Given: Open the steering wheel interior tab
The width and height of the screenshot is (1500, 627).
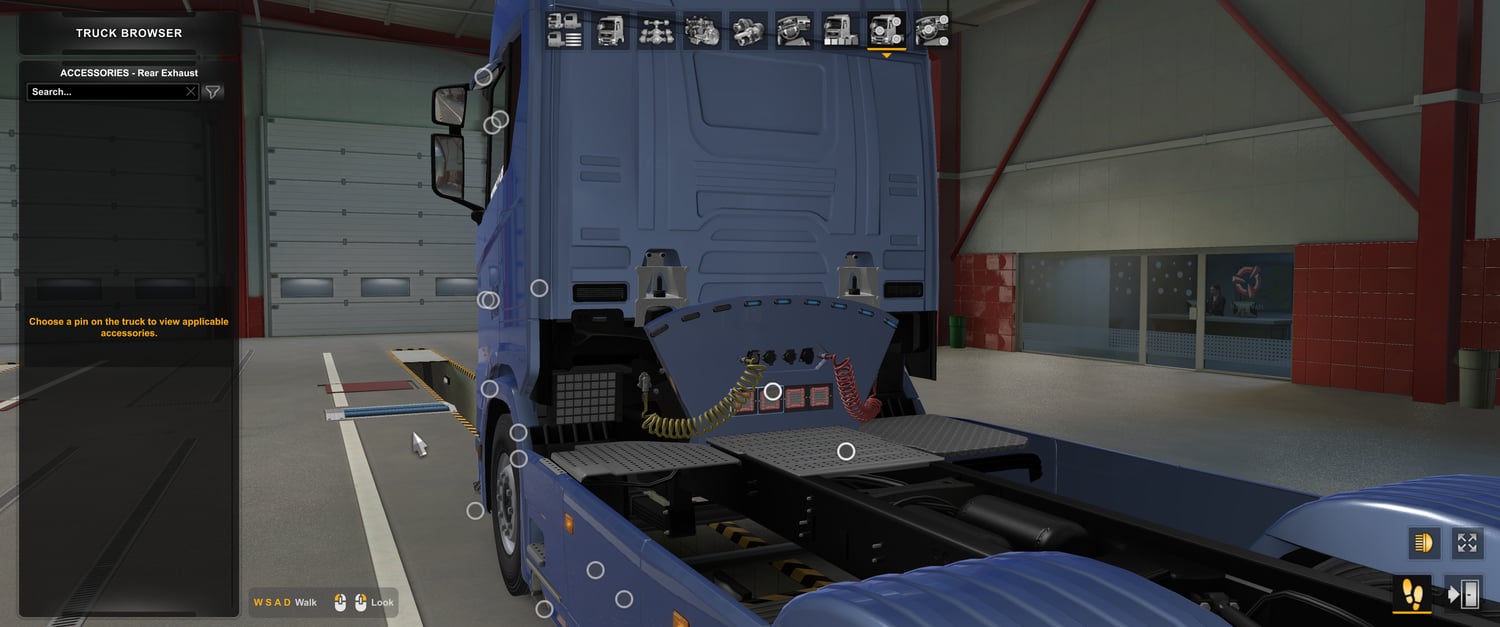Looking at the screenshot, I should 794,31.
